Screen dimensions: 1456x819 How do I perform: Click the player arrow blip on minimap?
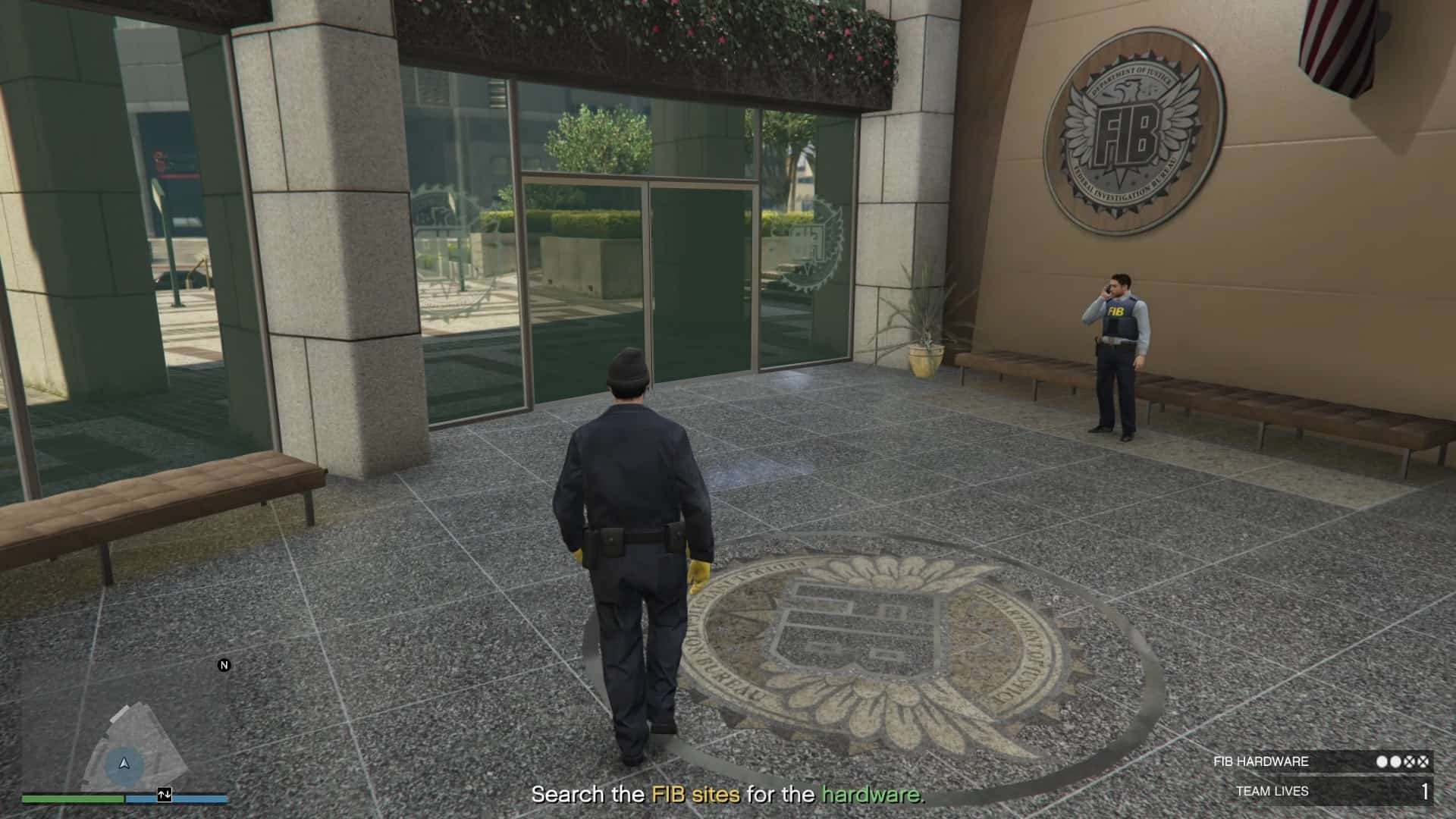click(x=124, y=764)
